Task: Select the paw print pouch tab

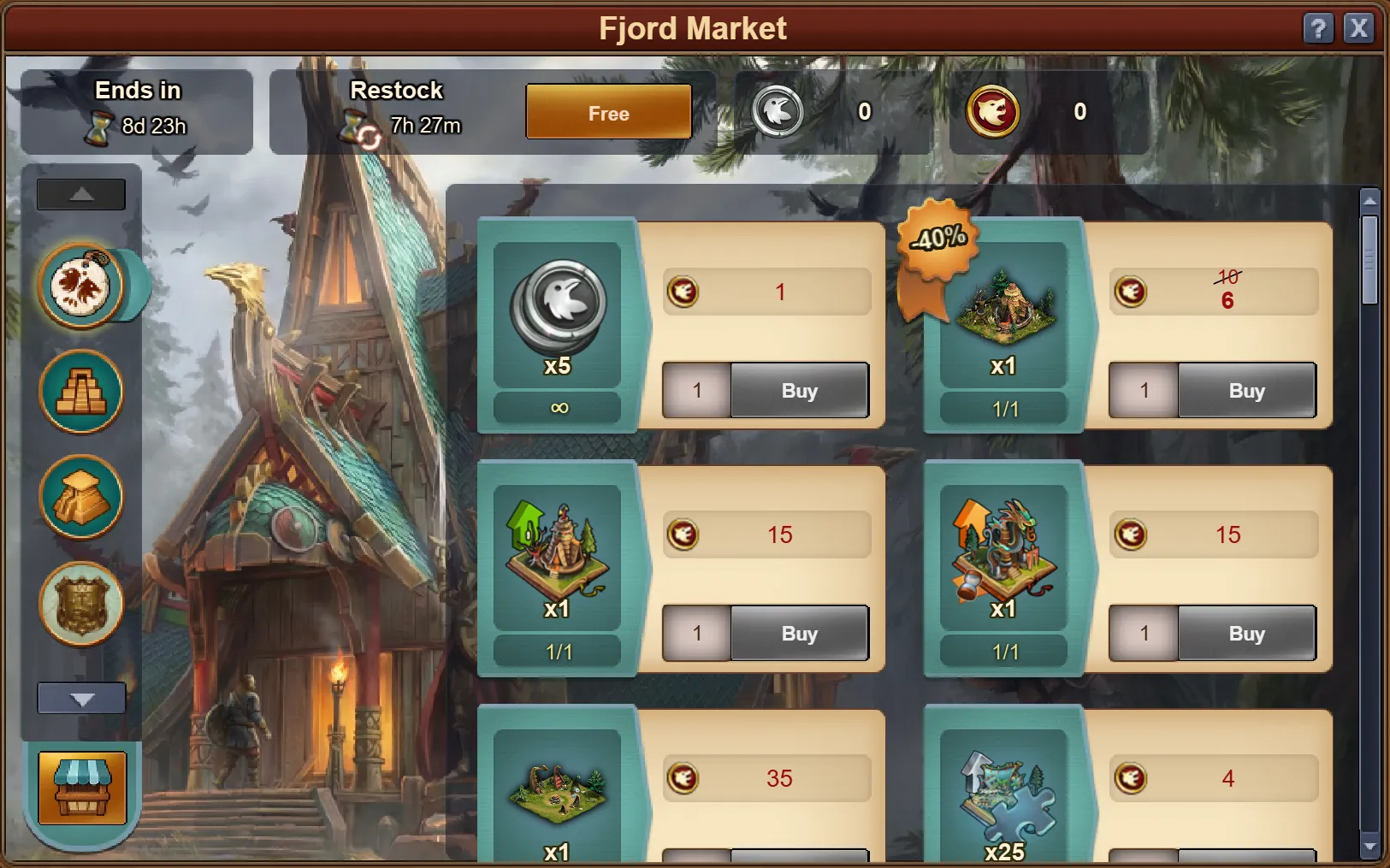Action: point(81,286)
